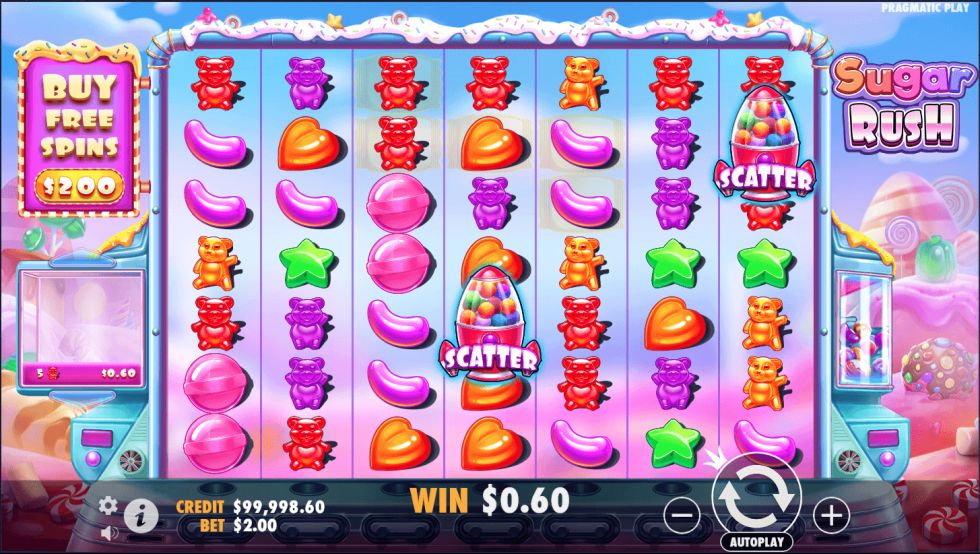
Task: Open the settings gear menu
Action: coord(109,506)
